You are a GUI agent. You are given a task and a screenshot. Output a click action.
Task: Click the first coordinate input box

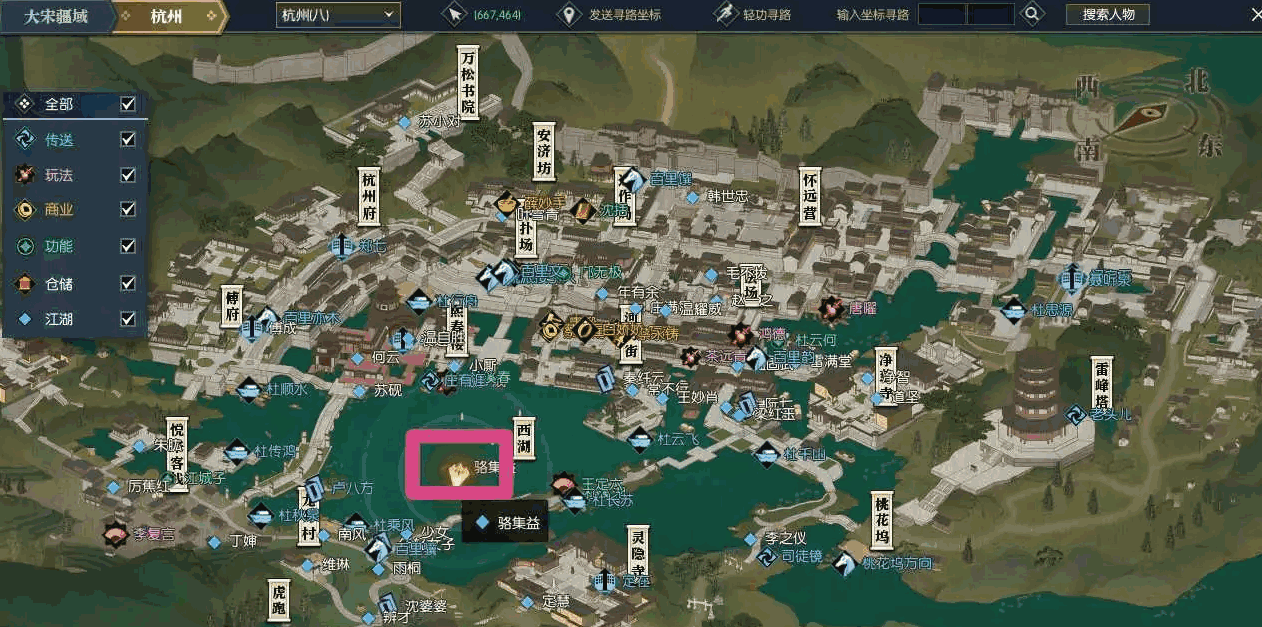pyautogui.click(x=942, y=15)
